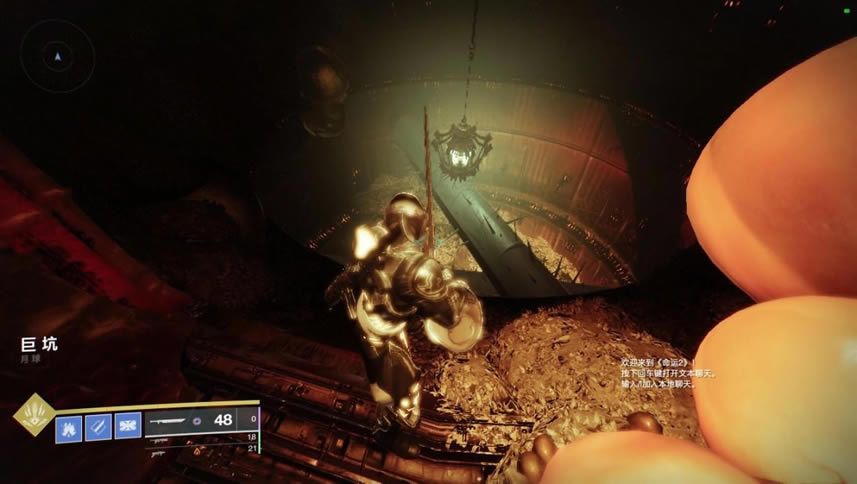The height and width of the screenshot is (484, 857).
Task: Open the local text chat message area
Action: [x=668, y=372]
